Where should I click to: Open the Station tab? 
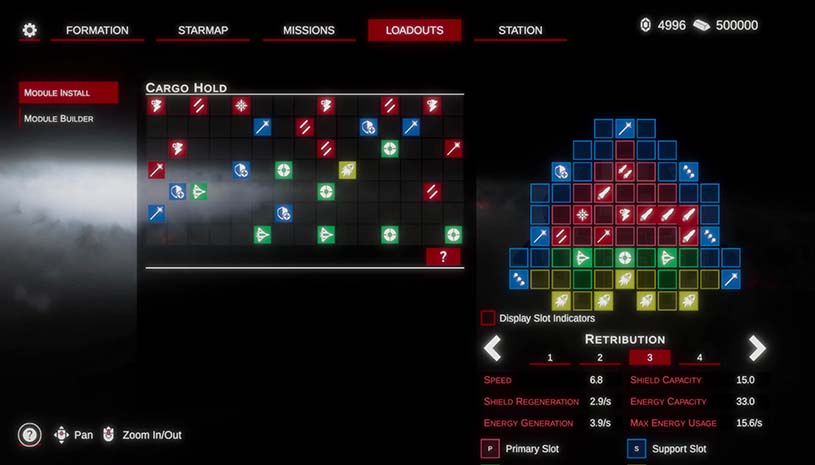520,30
